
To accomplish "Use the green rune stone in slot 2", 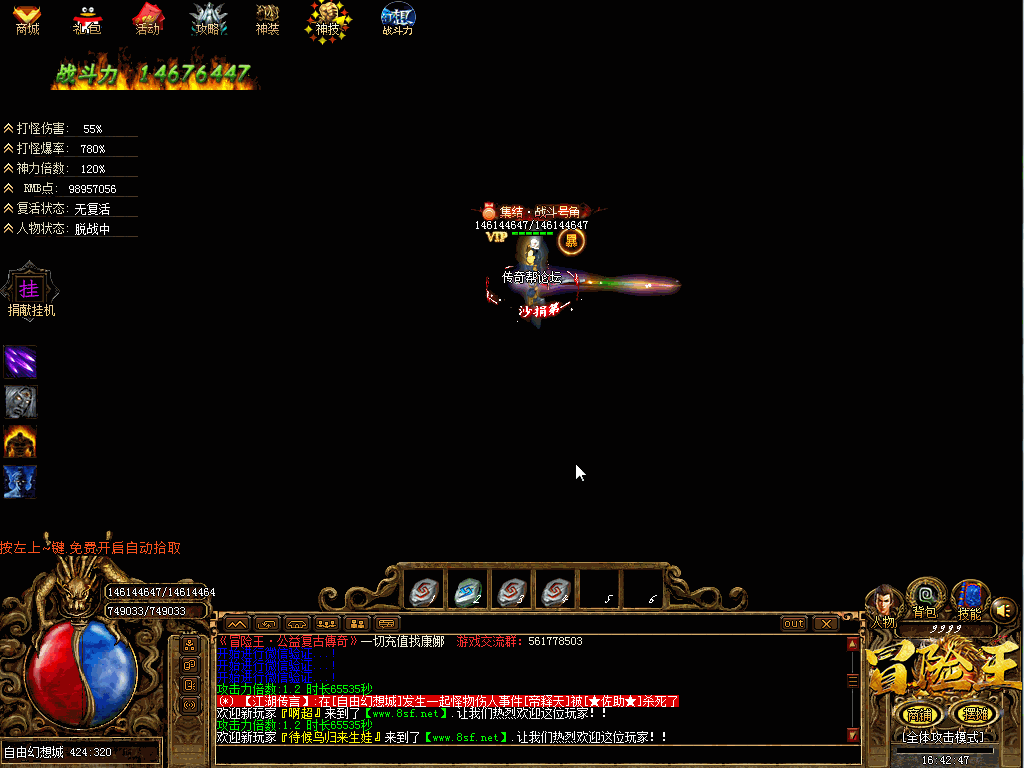I will click(468, 592).
